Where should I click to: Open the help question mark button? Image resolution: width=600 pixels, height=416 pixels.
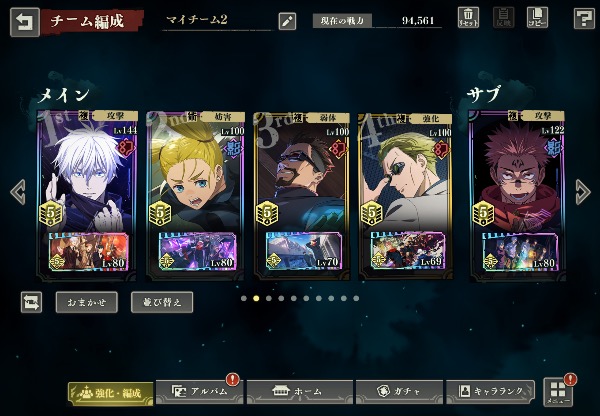click(584, 18)
